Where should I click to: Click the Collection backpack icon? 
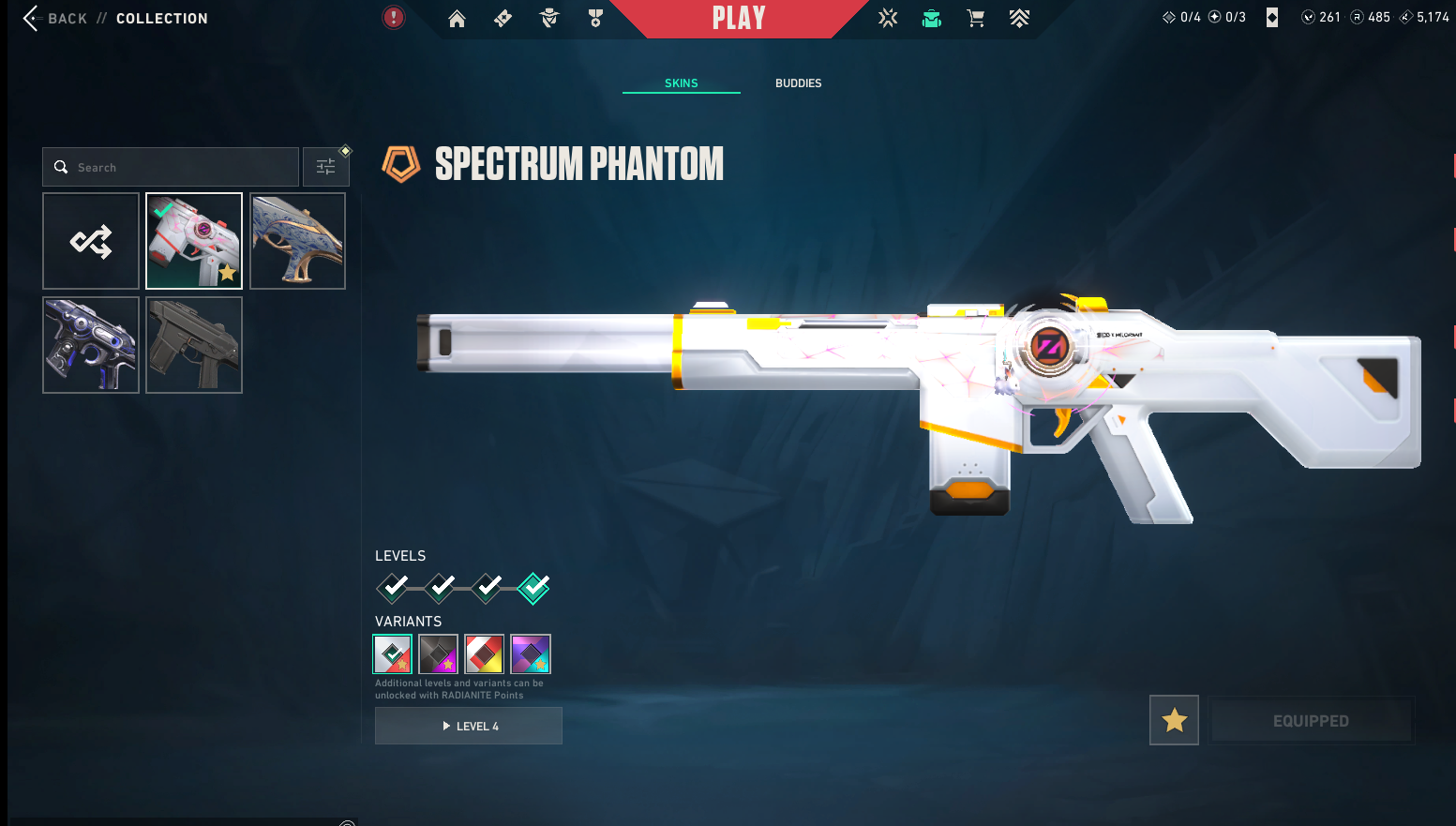(931, 18)
